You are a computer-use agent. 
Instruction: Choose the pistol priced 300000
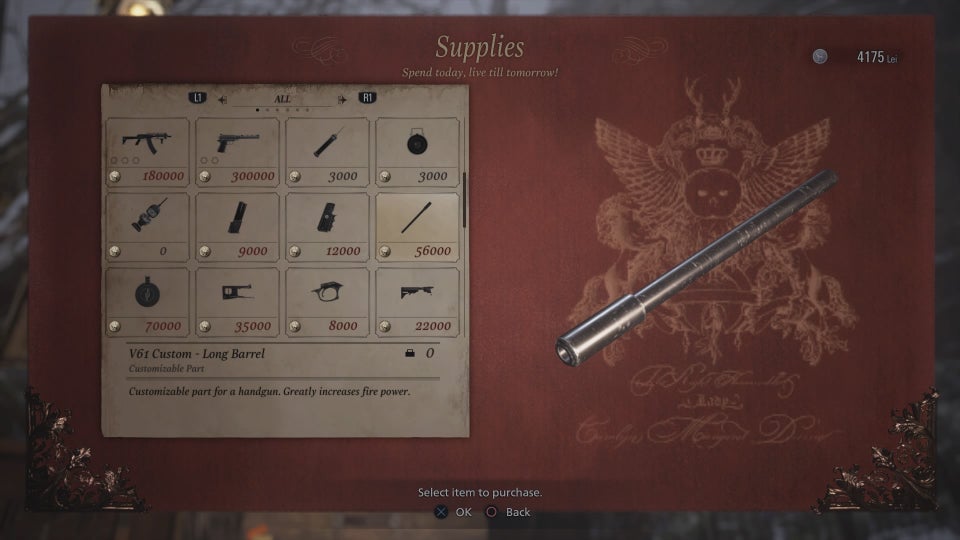237,151
